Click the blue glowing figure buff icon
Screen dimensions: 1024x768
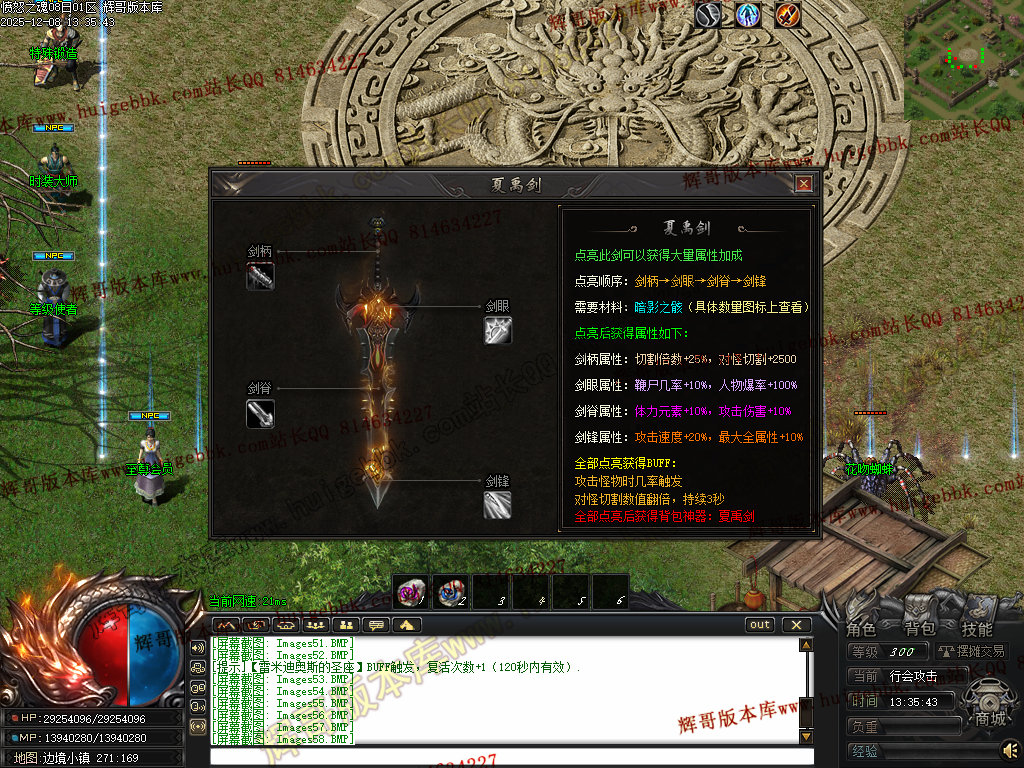(x=747, y=15)
